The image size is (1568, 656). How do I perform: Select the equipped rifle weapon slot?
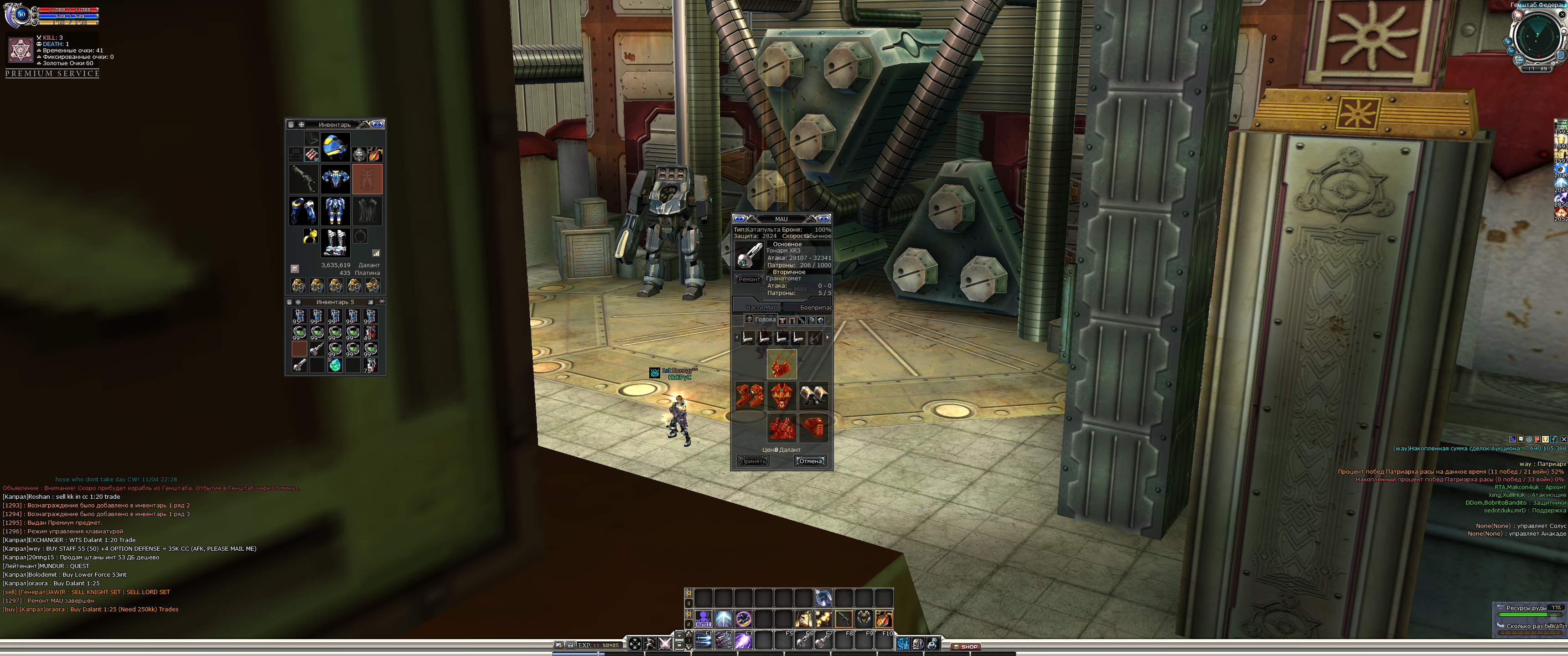[x=303, y=179]
